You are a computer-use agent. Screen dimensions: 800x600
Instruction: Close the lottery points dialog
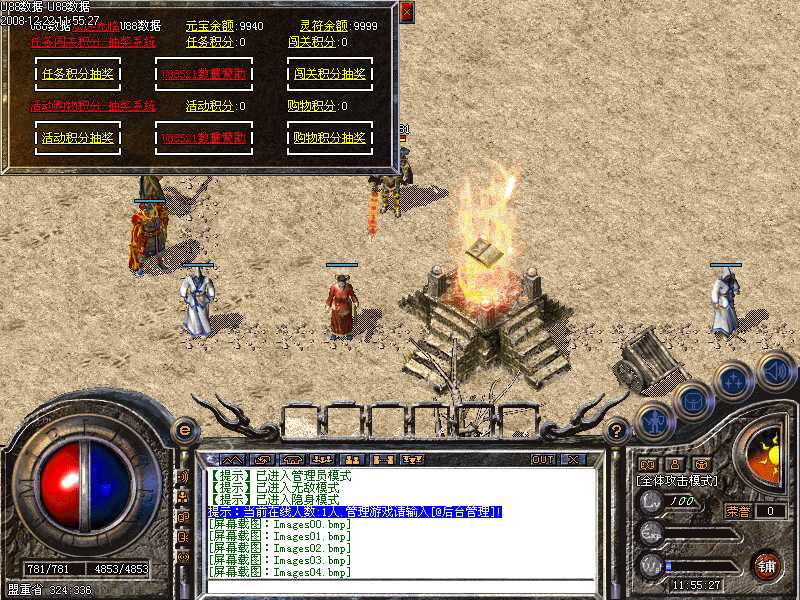point(406,13)
